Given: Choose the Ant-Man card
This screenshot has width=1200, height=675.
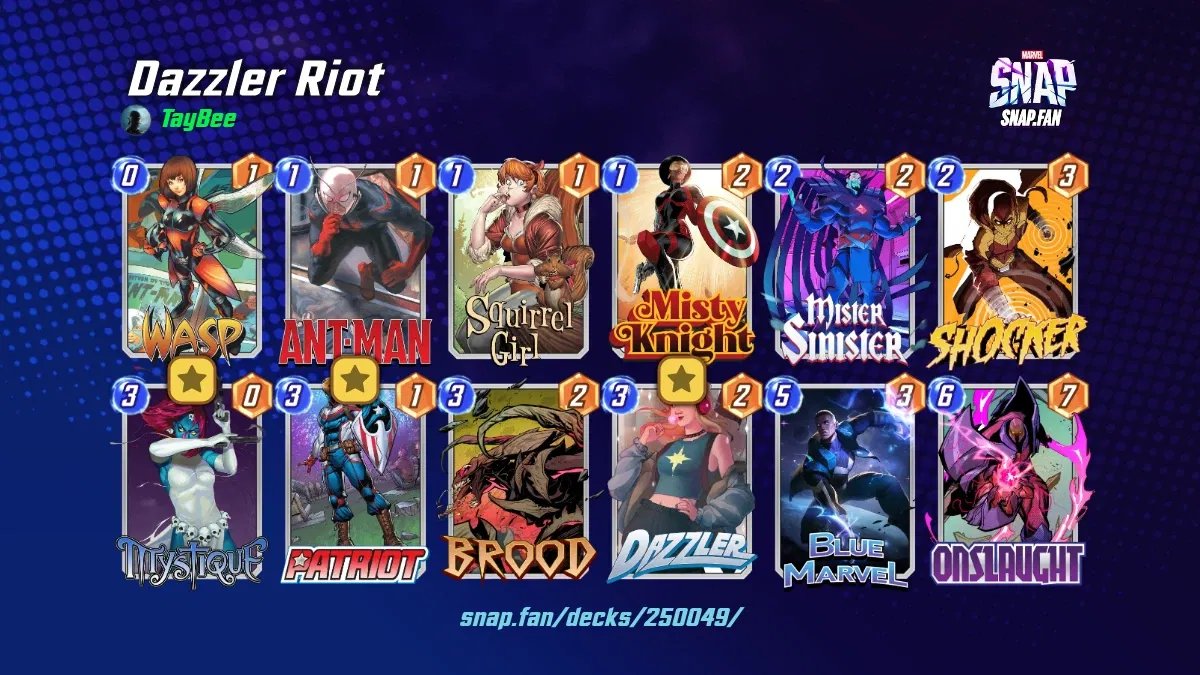Looking at the screenshot, I should (356, 262).
